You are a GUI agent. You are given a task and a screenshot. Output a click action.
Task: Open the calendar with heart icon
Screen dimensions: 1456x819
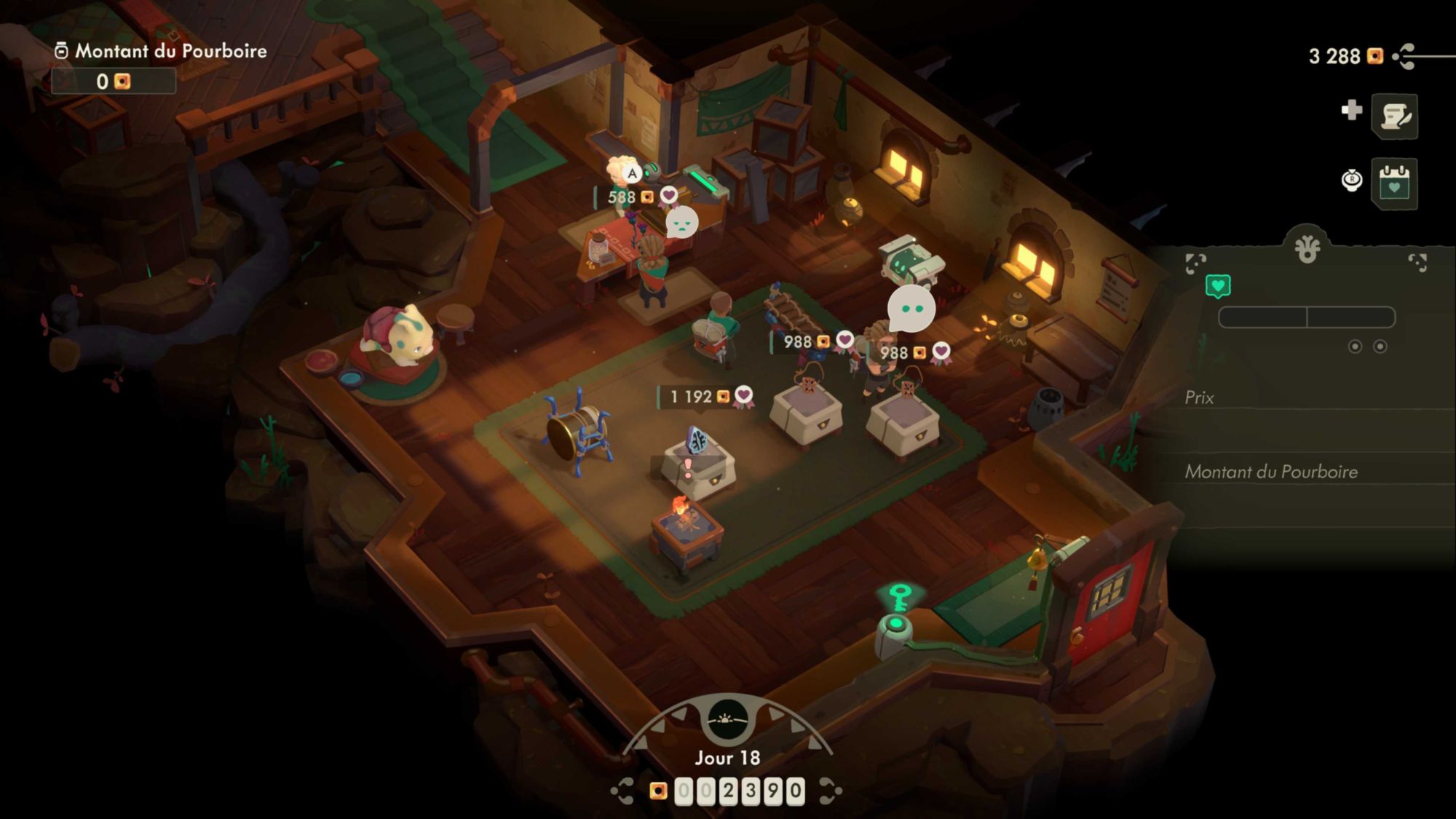(x=1394, y=183)
